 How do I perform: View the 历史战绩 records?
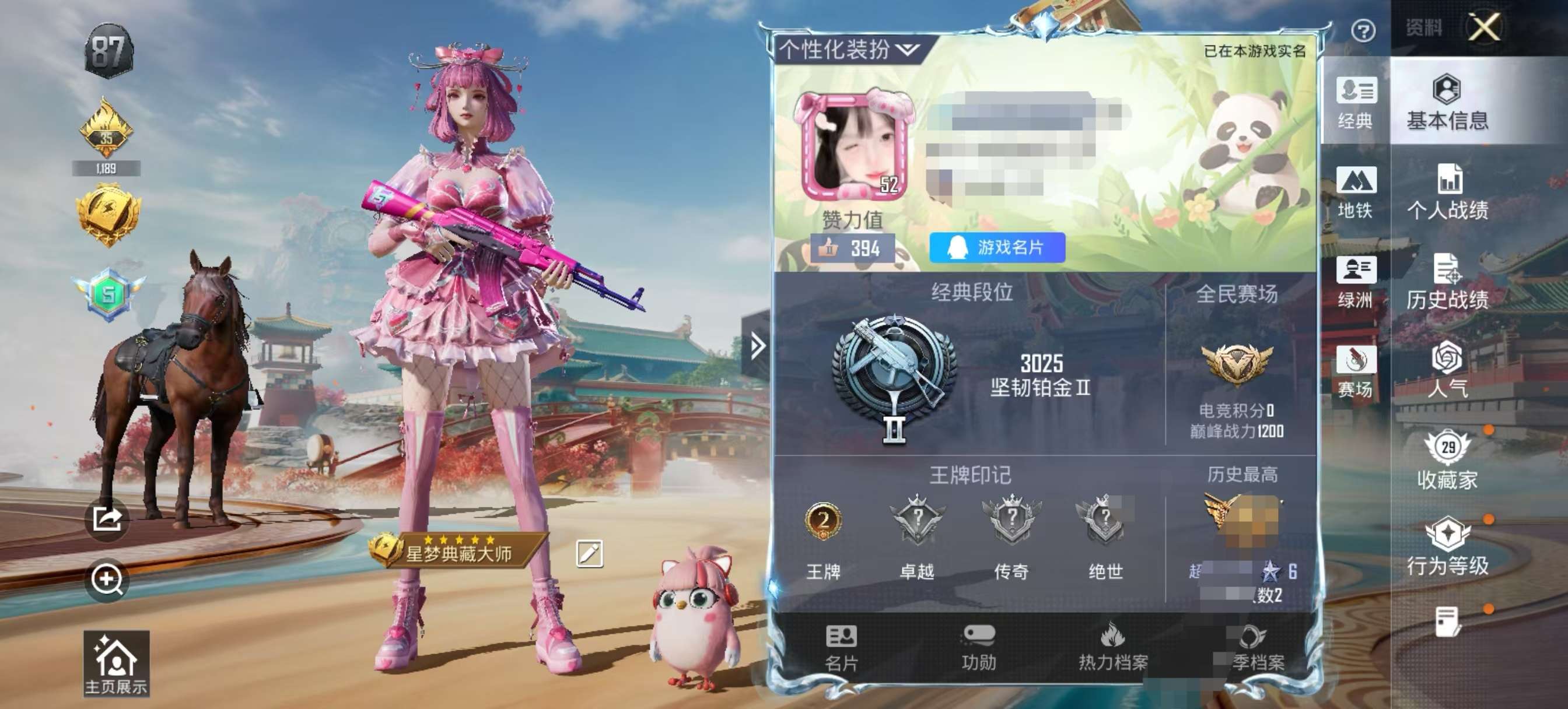pos(1447,282)
